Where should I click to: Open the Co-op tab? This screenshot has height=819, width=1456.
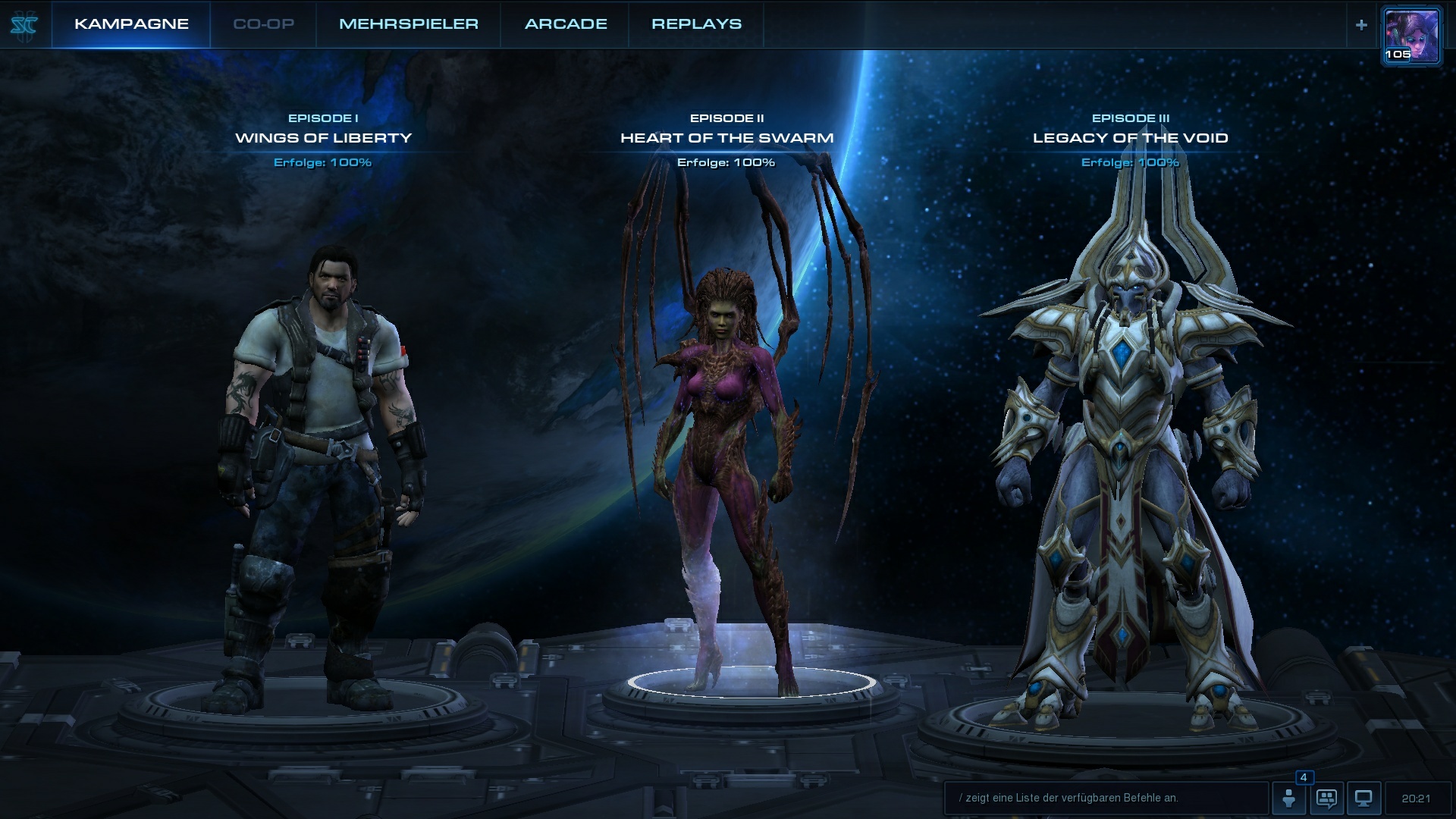click(263, 24)
